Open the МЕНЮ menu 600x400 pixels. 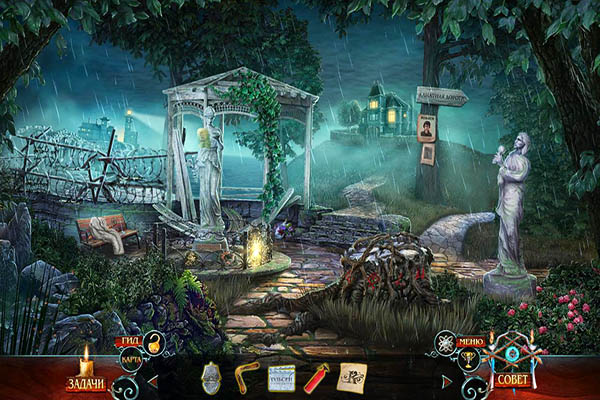point(470,342)
